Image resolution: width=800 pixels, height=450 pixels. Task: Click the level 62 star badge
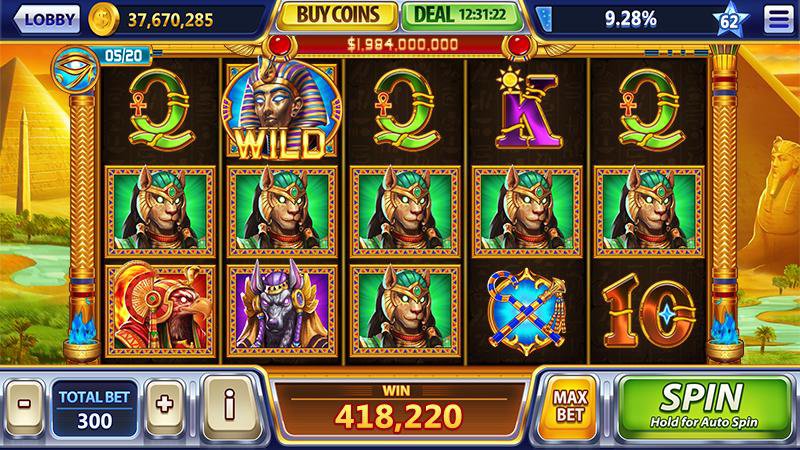coord(733,18)
